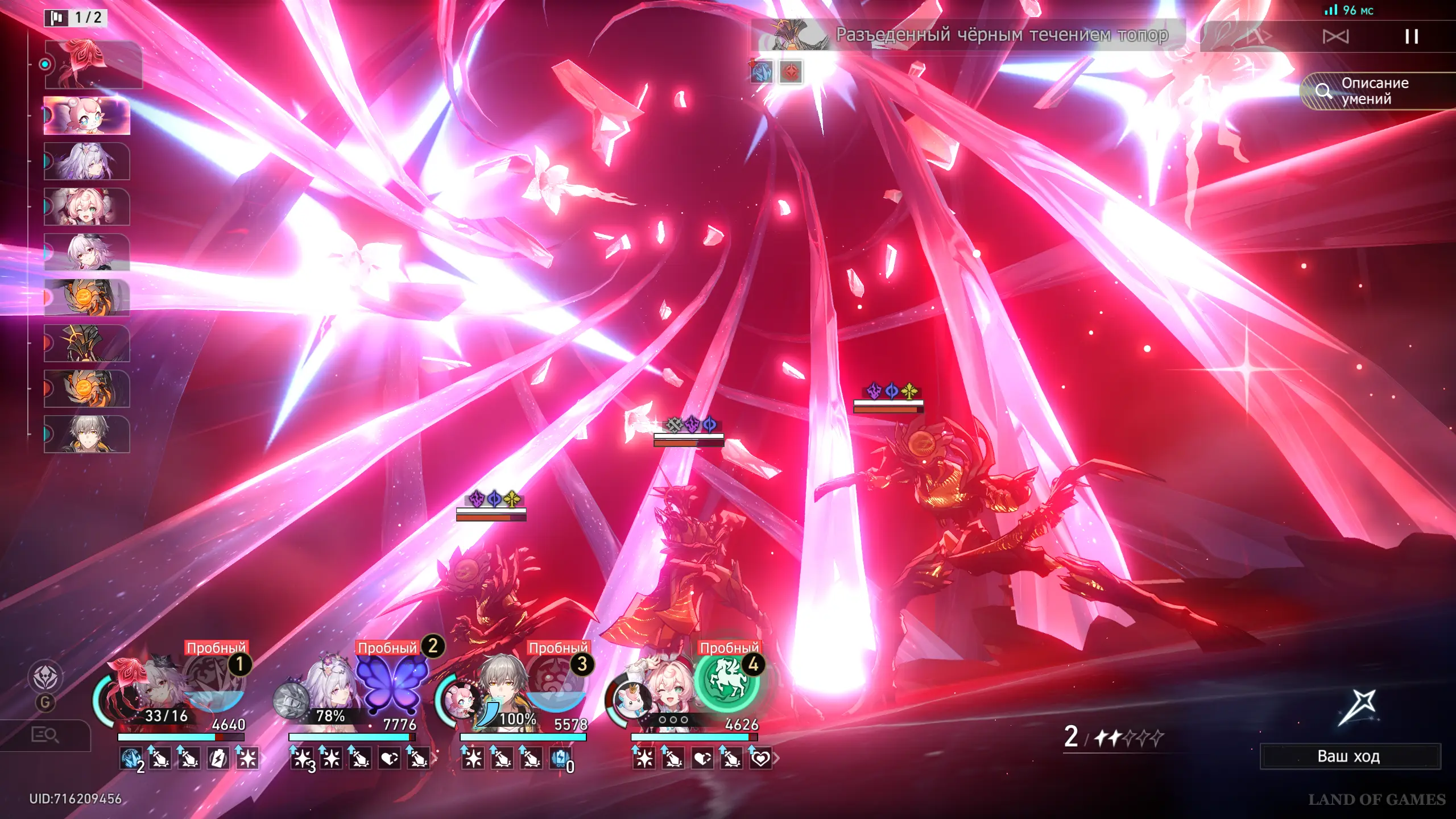This screenshot has height=819, width=1456.
Task: Select silver-haired girl portrait in turn order
Action: tap(87, 162)
